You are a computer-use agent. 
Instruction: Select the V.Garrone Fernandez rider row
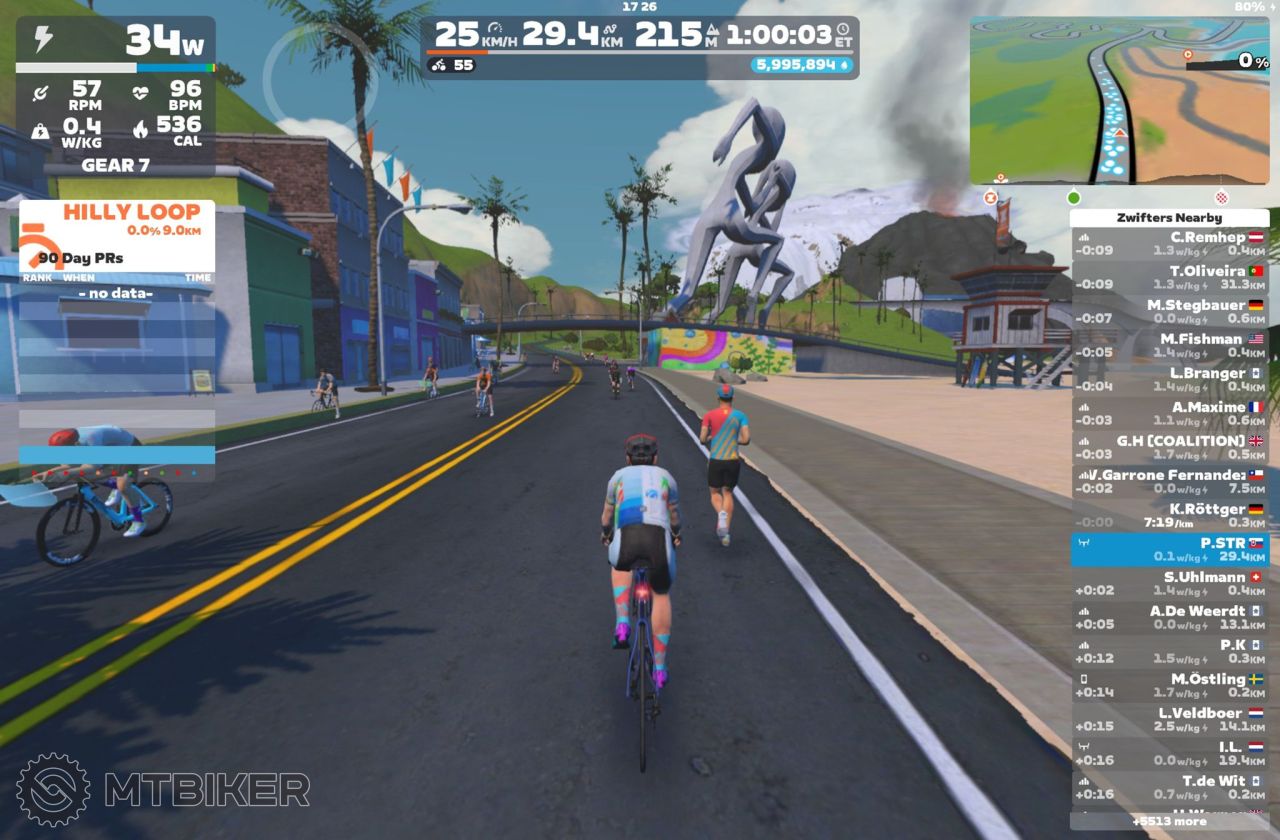click(1169, 482)
